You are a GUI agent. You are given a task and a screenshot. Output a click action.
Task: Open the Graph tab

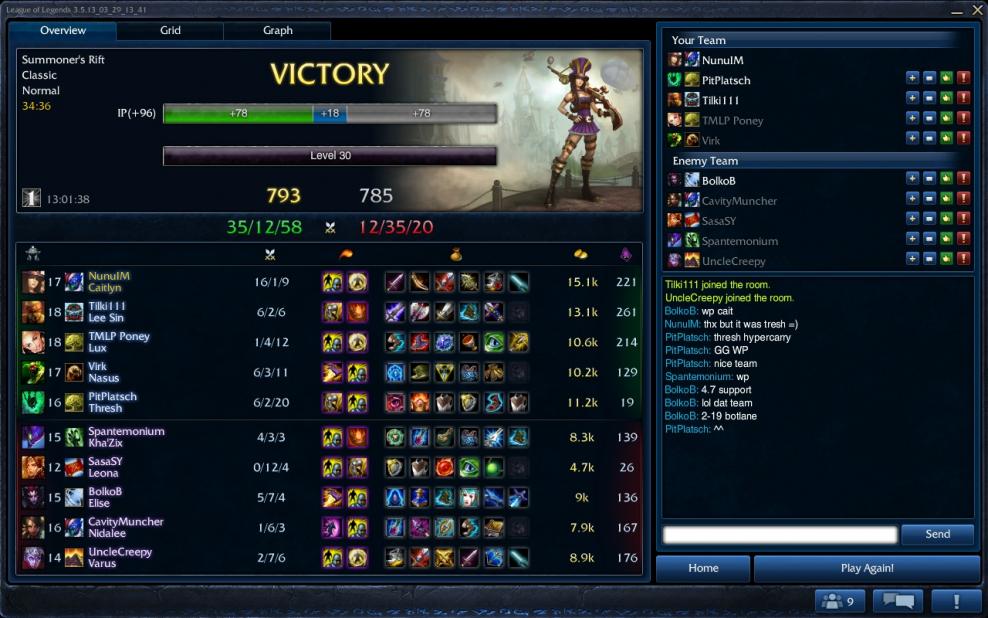tap(277, 31)
